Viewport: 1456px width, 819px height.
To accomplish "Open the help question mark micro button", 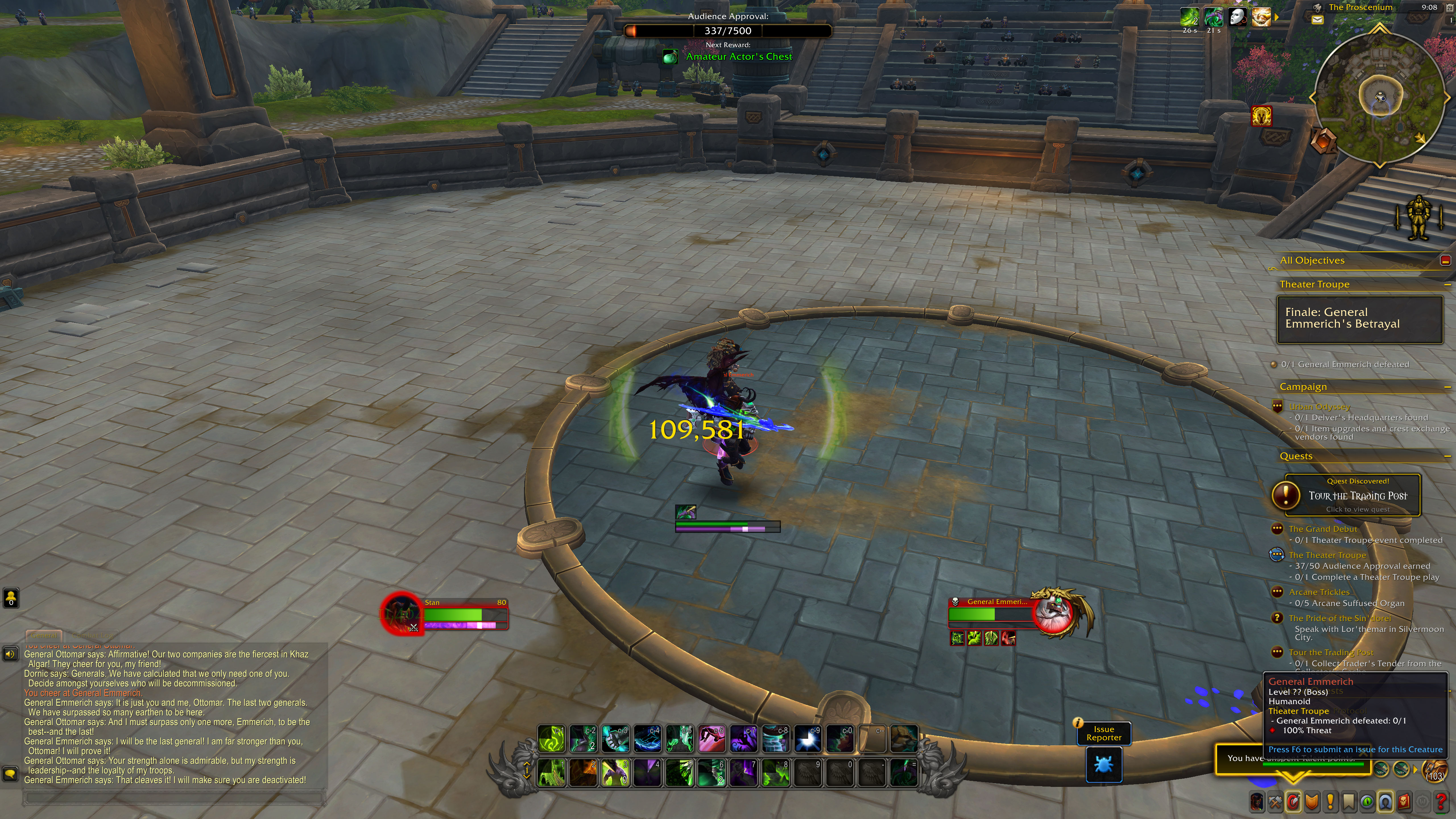I will coord(1441,801).
